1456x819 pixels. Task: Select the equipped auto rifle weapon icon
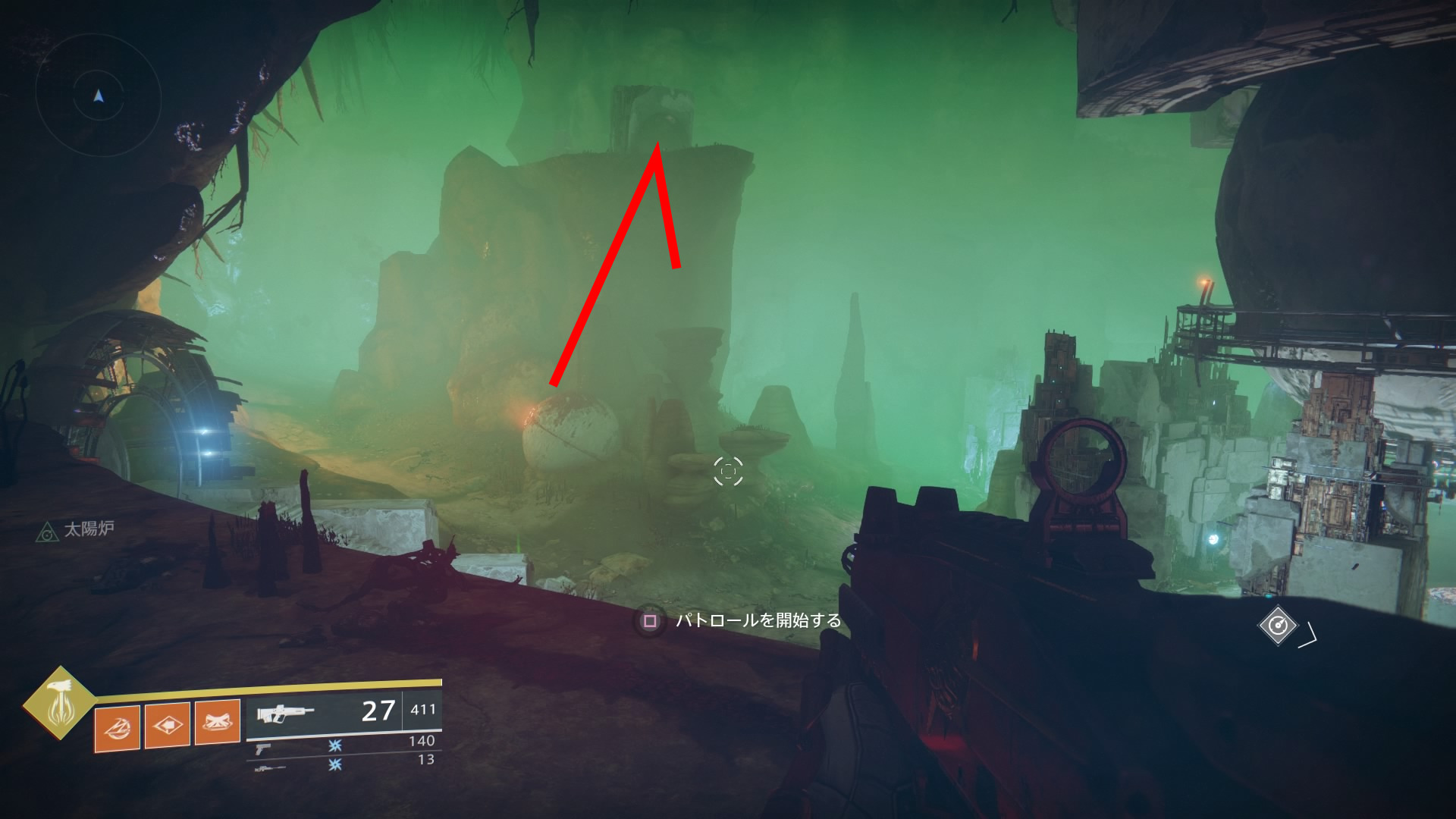(x=285, y=714)
